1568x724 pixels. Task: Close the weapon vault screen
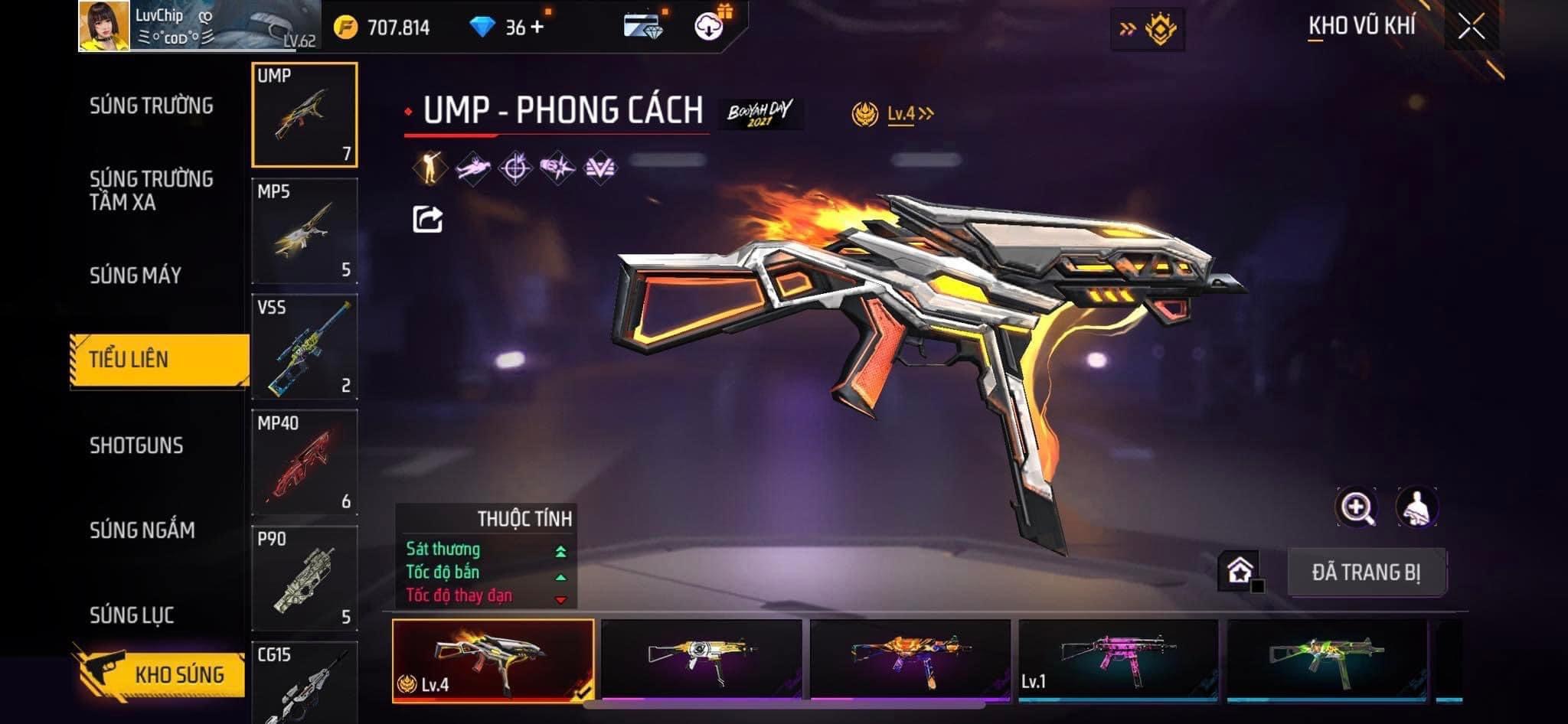(1471, 28)
